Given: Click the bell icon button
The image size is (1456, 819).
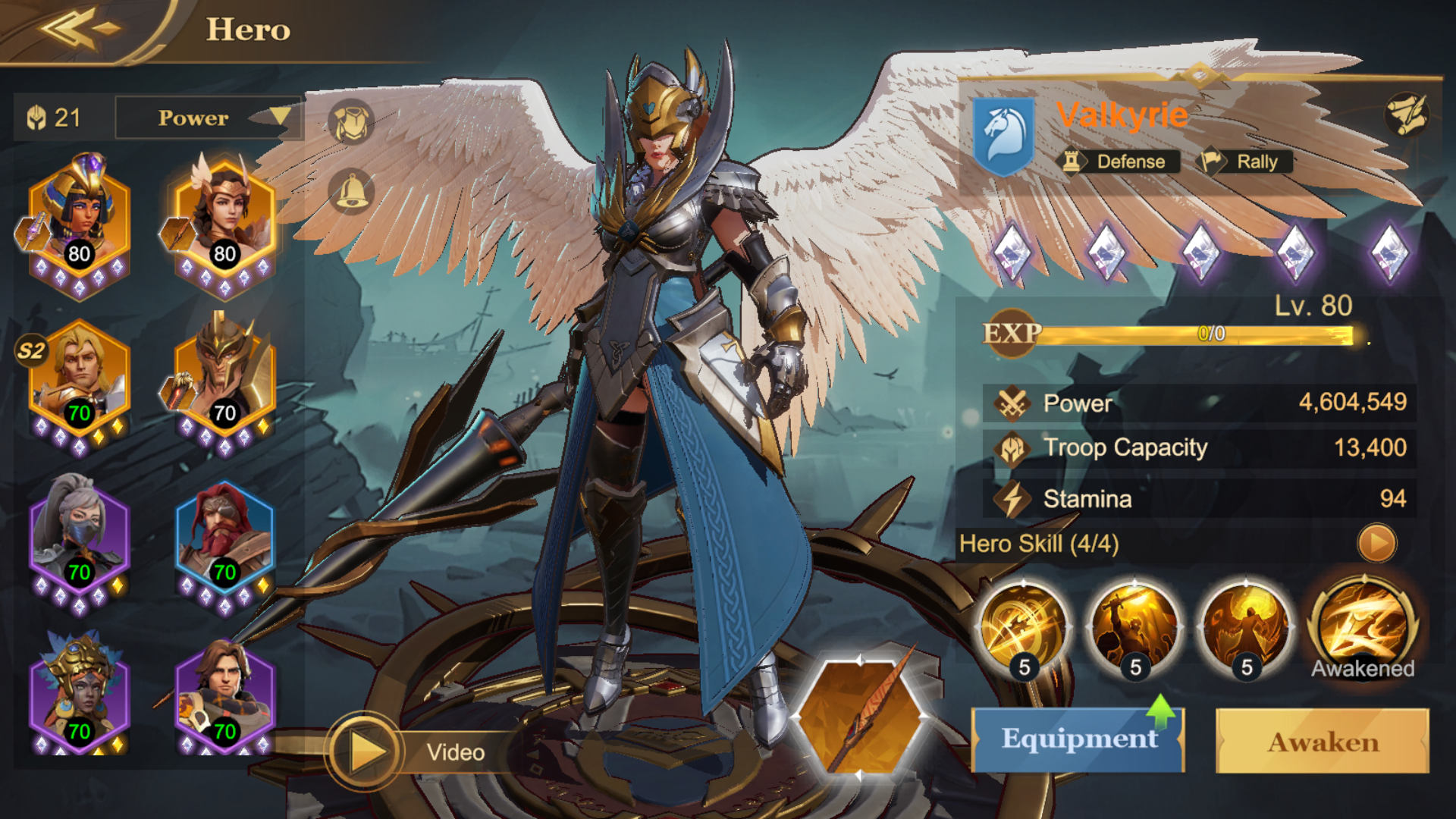Looking at the screenshot, I should pyautogui.click(x=351, y=190).
